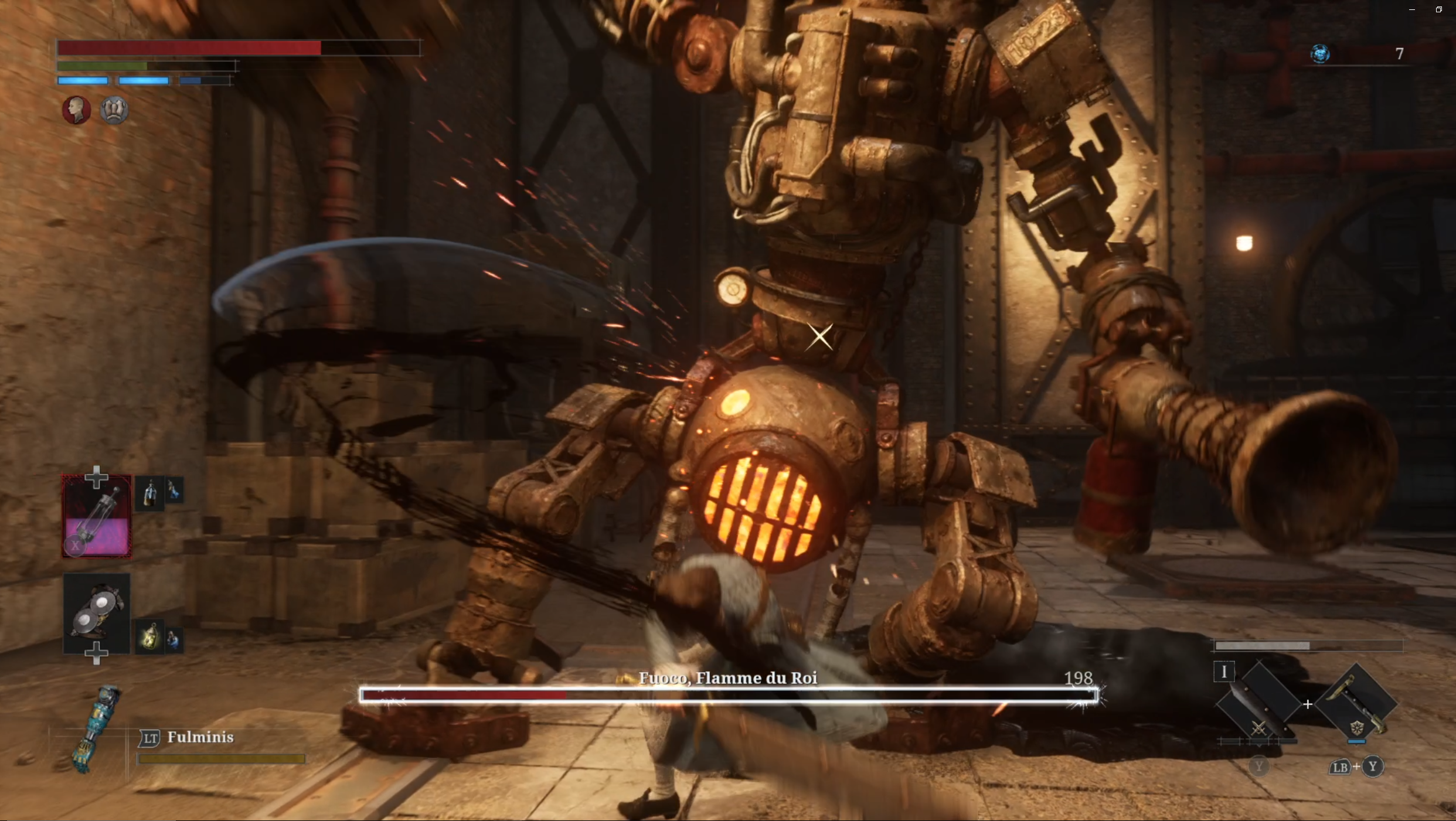Select the grindstone belt item slot

coord(97,614)
